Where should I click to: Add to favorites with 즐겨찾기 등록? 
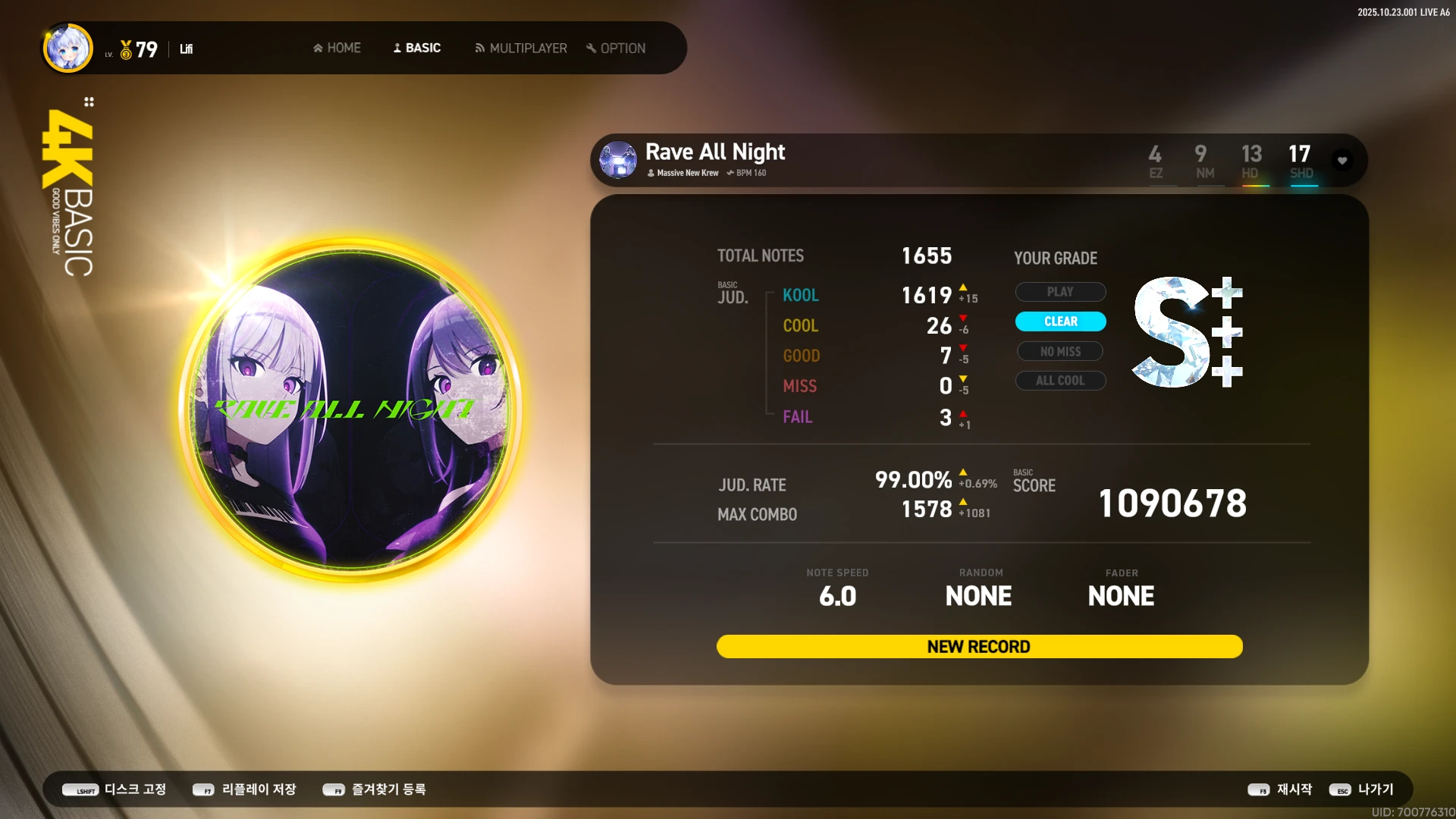click(375, 789)
